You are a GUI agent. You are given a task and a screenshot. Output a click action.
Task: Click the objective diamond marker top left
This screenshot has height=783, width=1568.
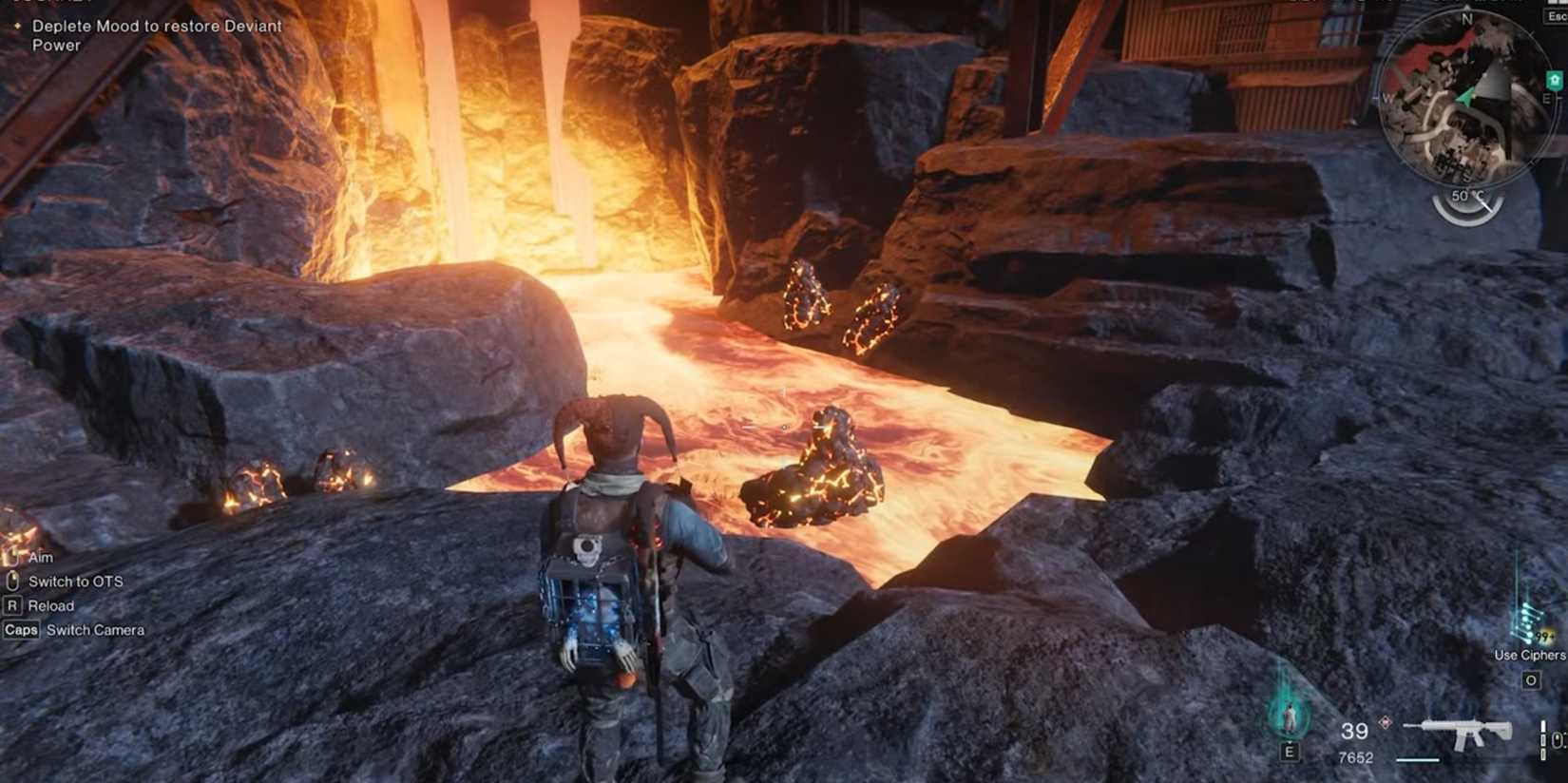tap(16, 27)
